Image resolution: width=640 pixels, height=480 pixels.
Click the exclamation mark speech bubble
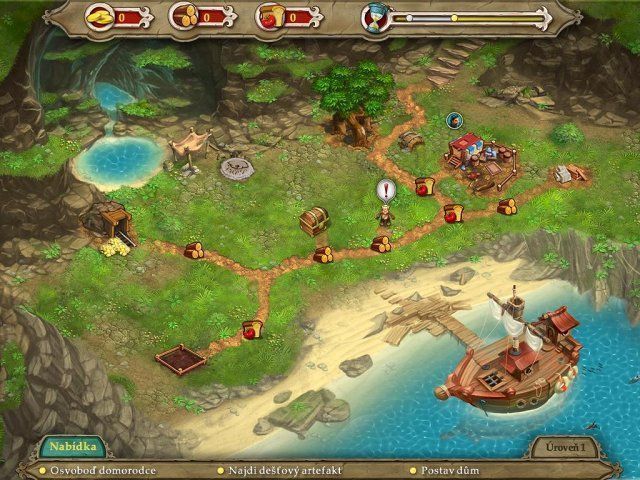coord(384,190)
